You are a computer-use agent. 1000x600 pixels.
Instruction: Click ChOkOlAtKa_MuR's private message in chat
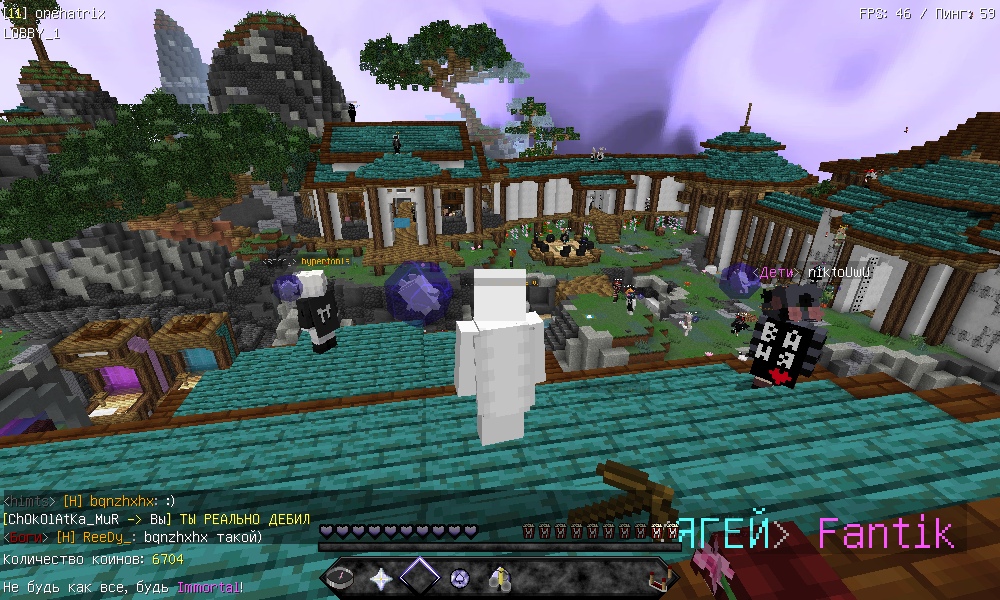[156, 519]
